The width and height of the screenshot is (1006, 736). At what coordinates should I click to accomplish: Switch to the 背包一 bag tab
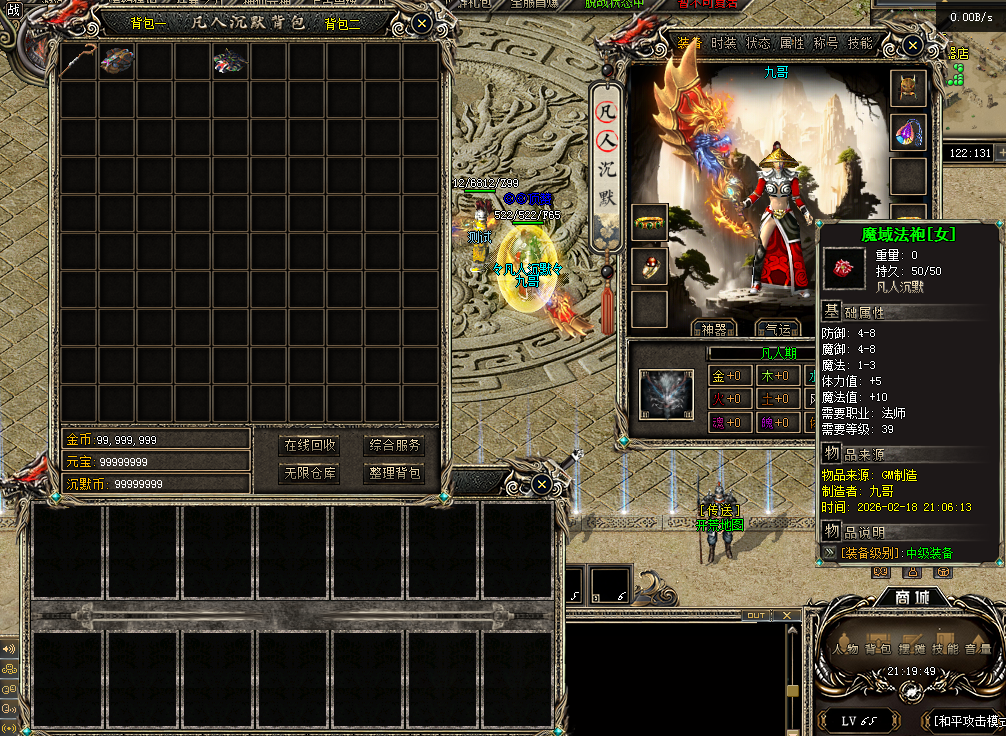[x=148, y=24]
